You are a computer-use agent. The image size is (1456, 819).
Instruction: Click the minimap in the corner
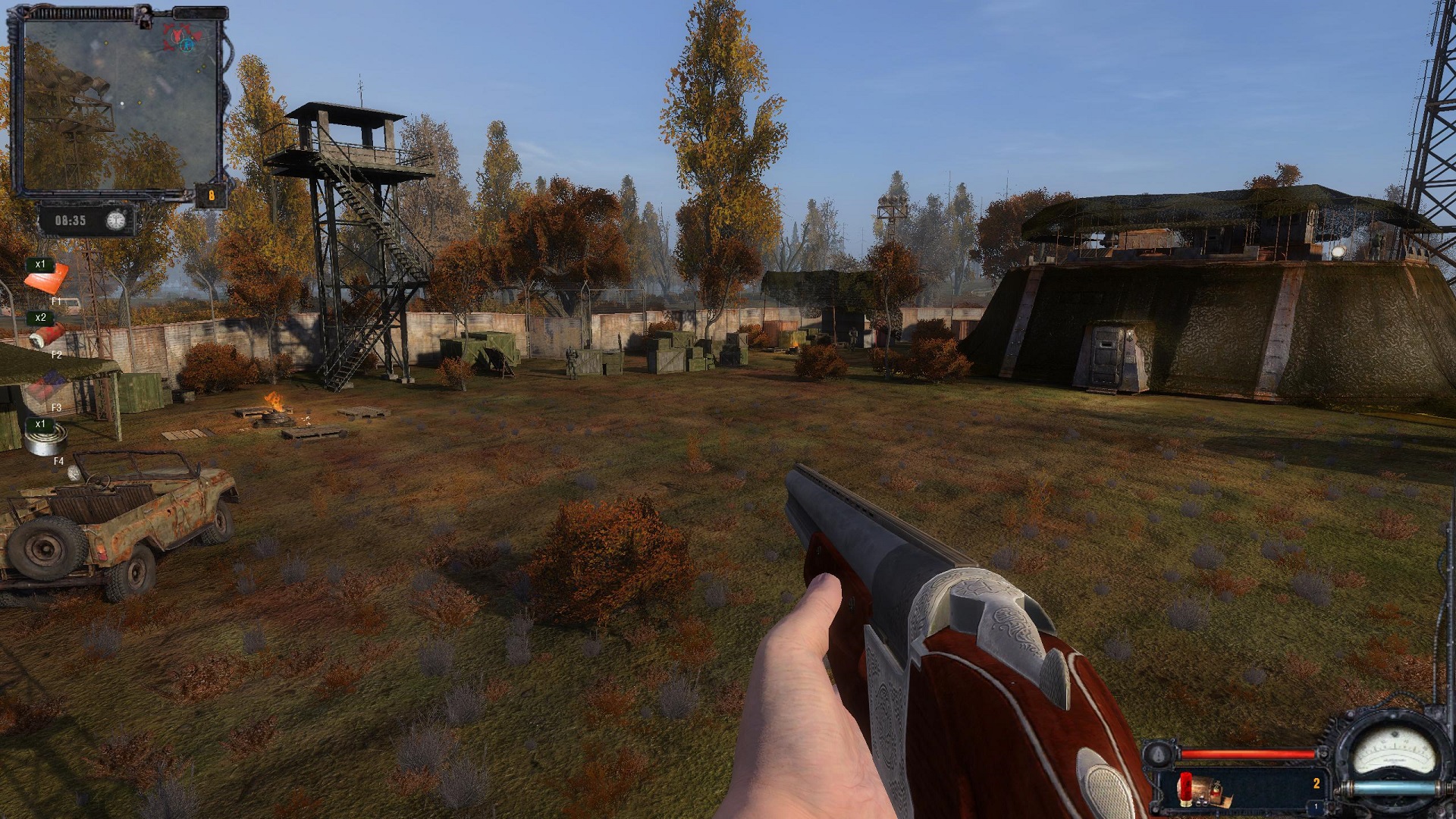[x=121, y=102]
